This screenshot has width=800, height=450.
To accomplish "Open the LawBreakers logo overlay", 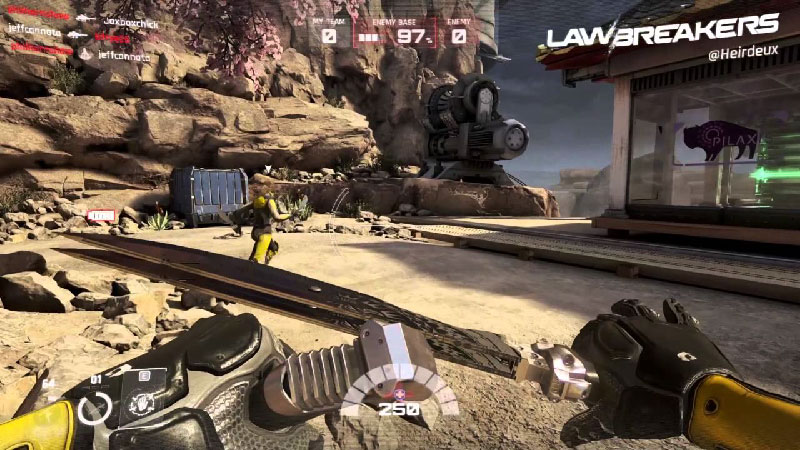I will coord(662,31).
